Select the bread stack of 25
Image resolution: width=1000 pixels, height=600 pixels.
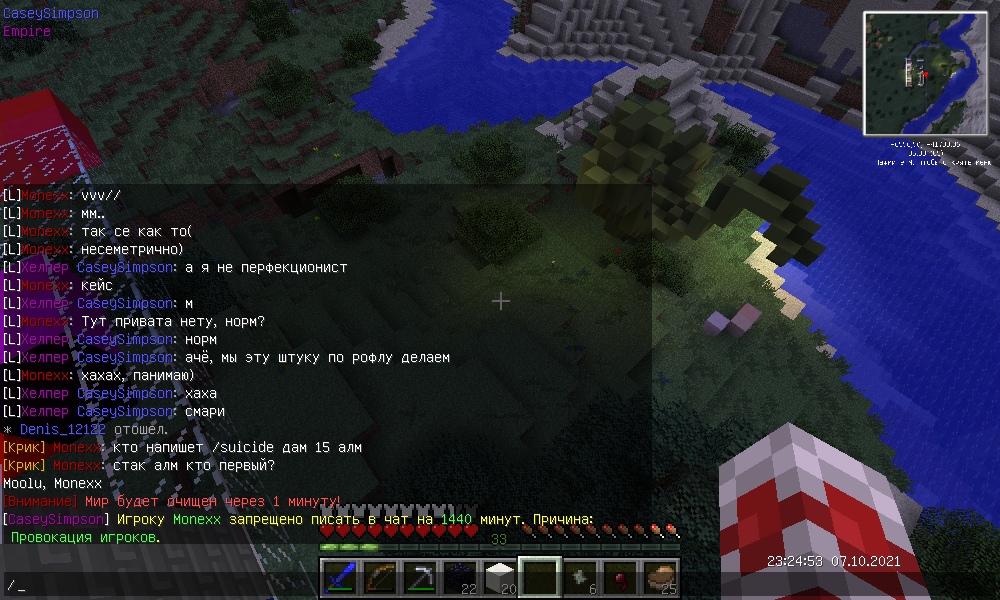[x=660, y=578]
